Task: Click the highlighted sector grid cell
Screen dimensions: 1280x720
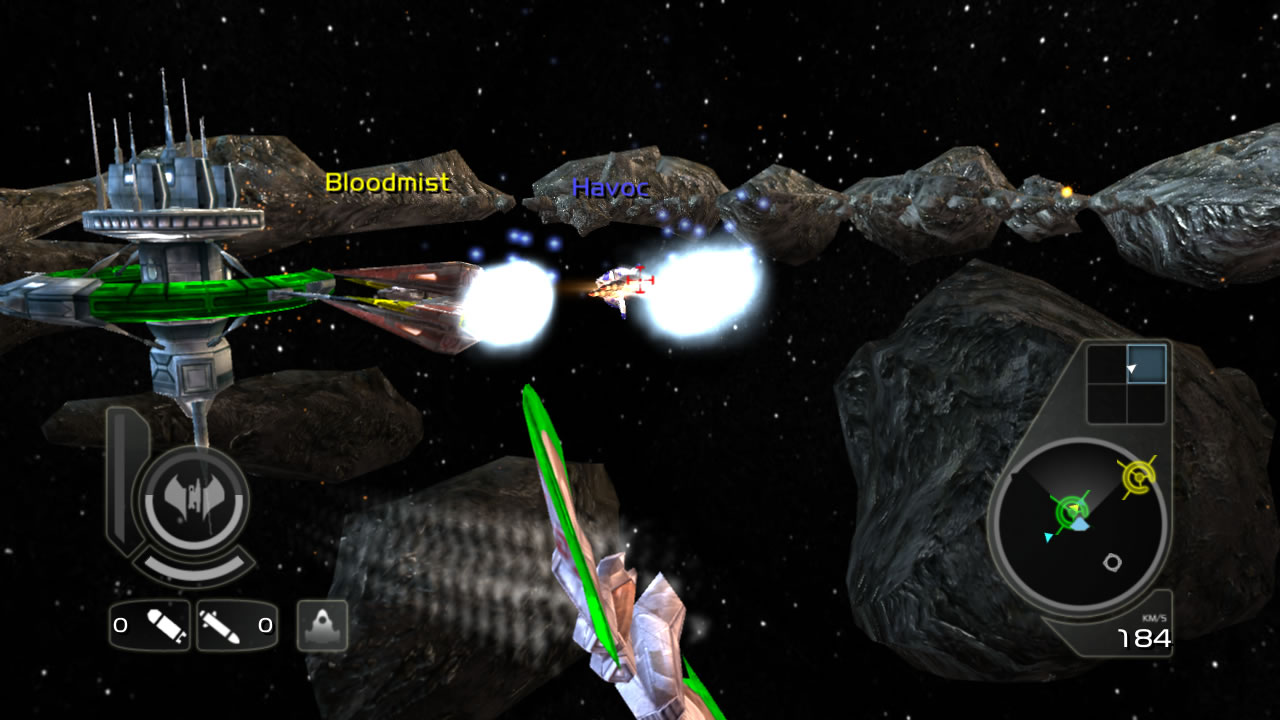Action: 1147,364
